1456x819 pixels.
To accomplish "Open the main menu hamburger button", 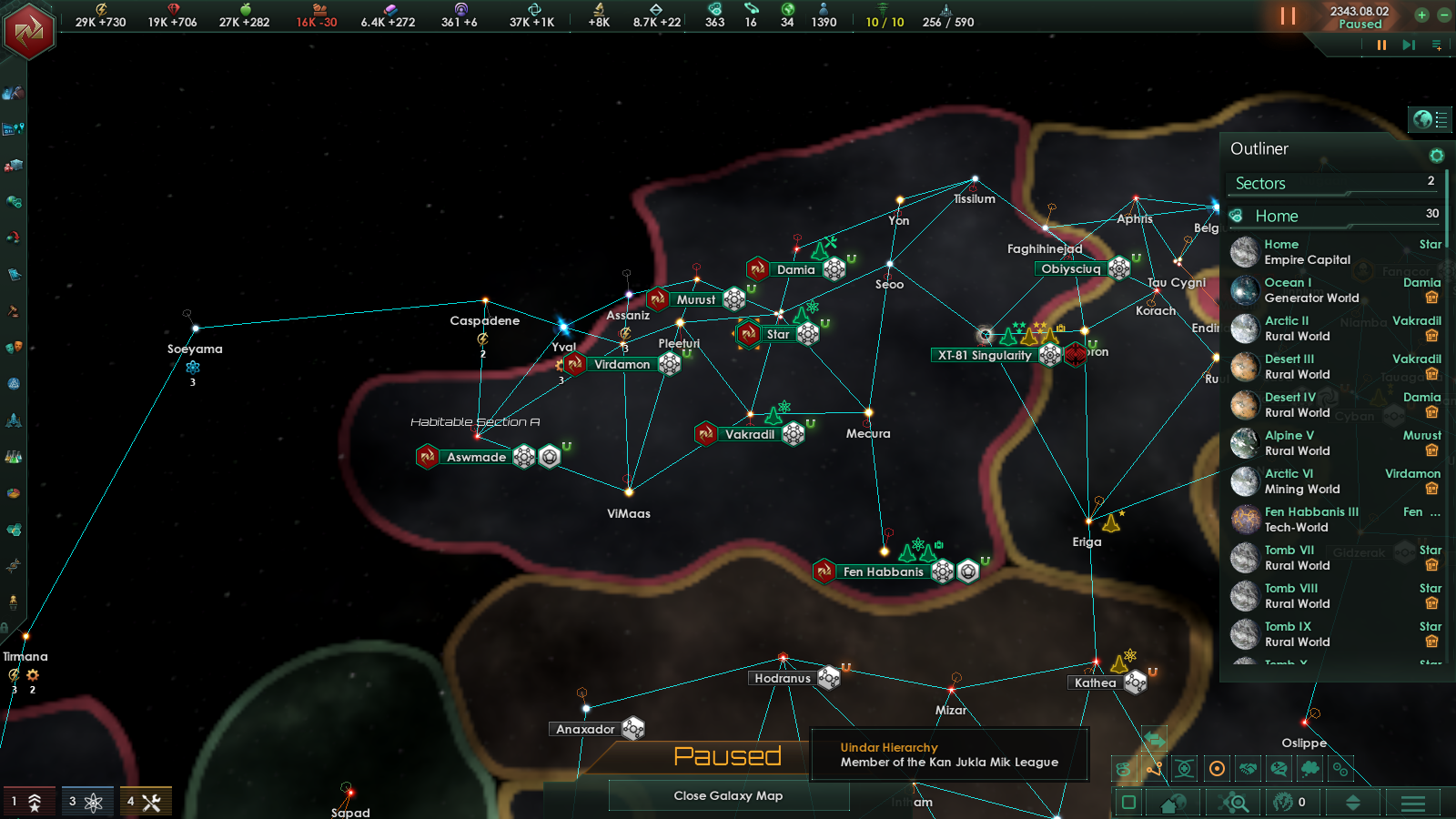I will click(x=1413, y=803).
